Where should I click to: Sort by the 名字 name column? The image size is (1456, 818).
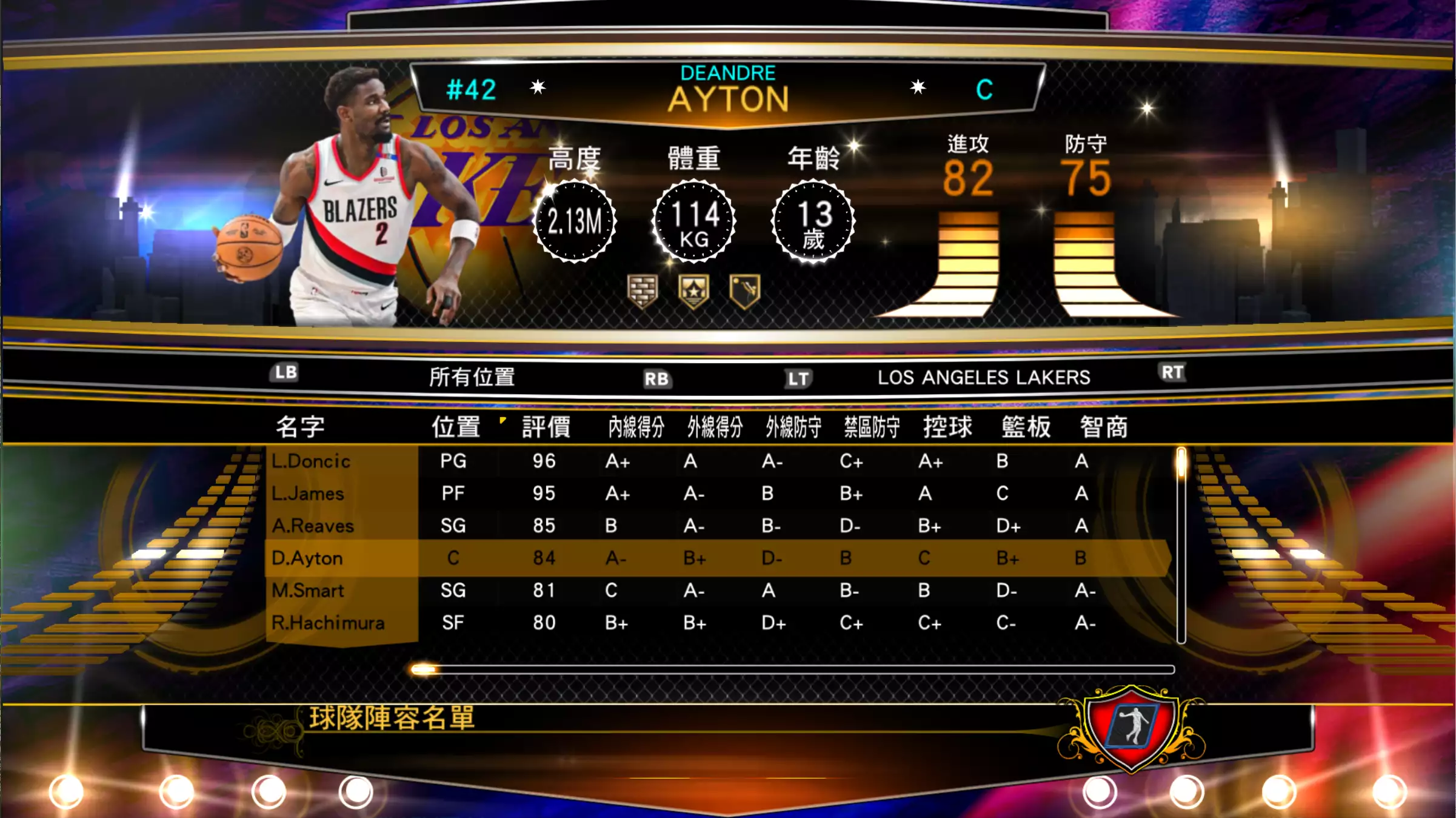(x=300, y=427)
